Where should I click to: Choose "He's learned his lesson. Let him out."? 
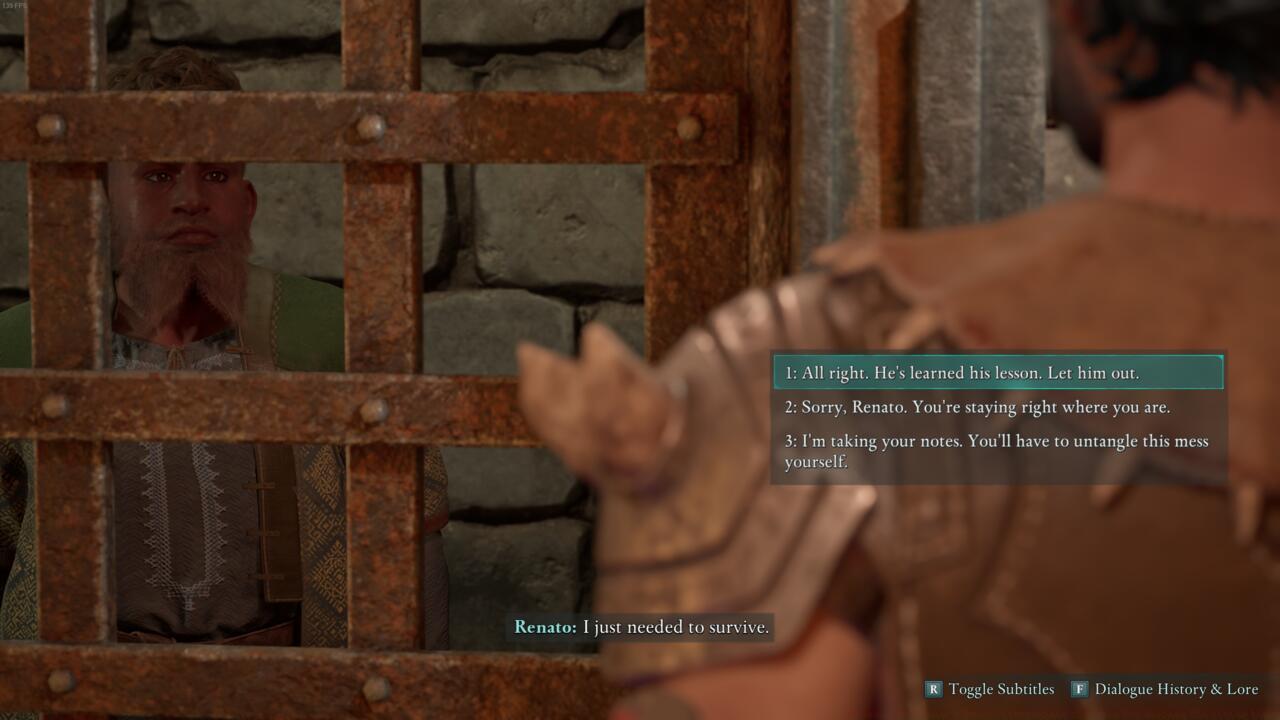click(x=996, y=373)
